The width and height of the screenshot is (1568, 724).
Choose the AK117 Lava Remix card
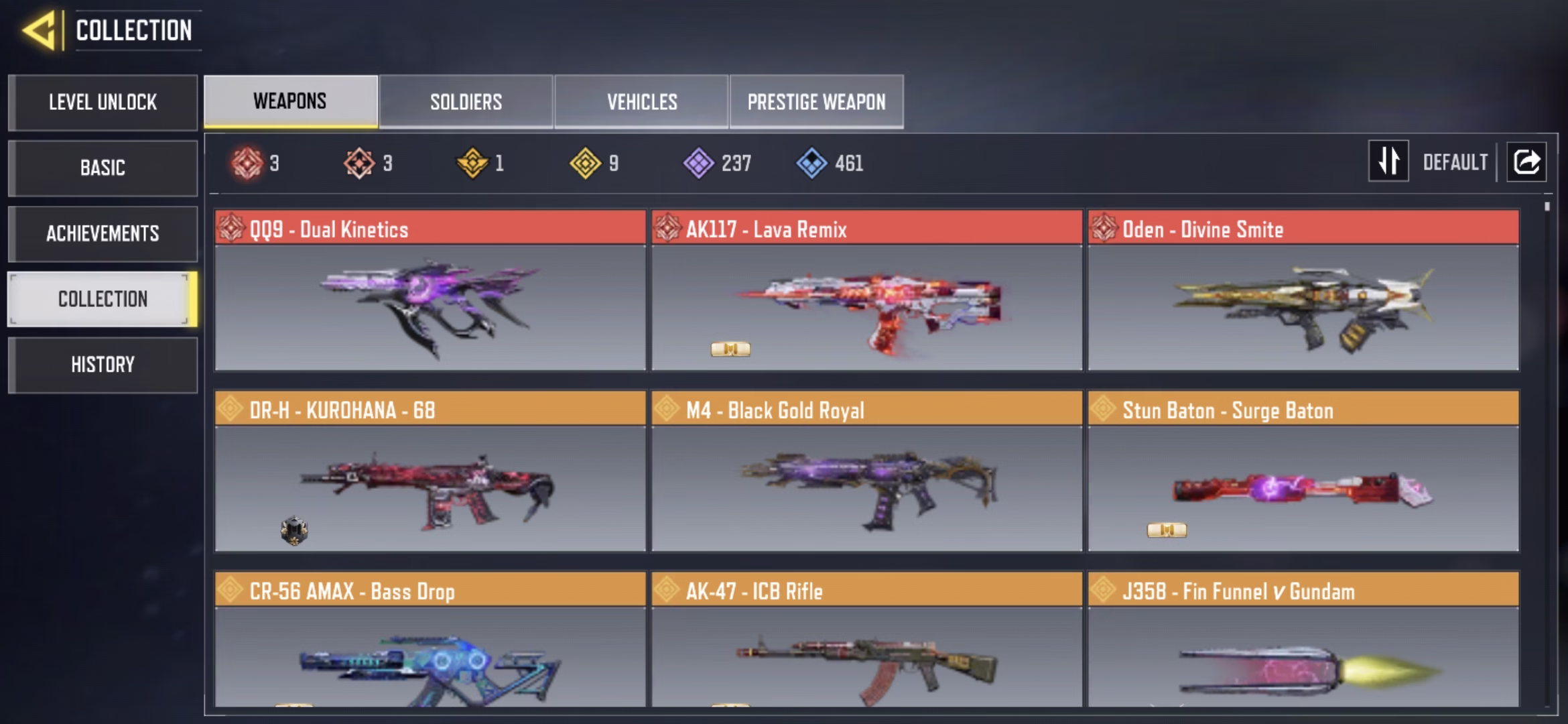point(866,292)
